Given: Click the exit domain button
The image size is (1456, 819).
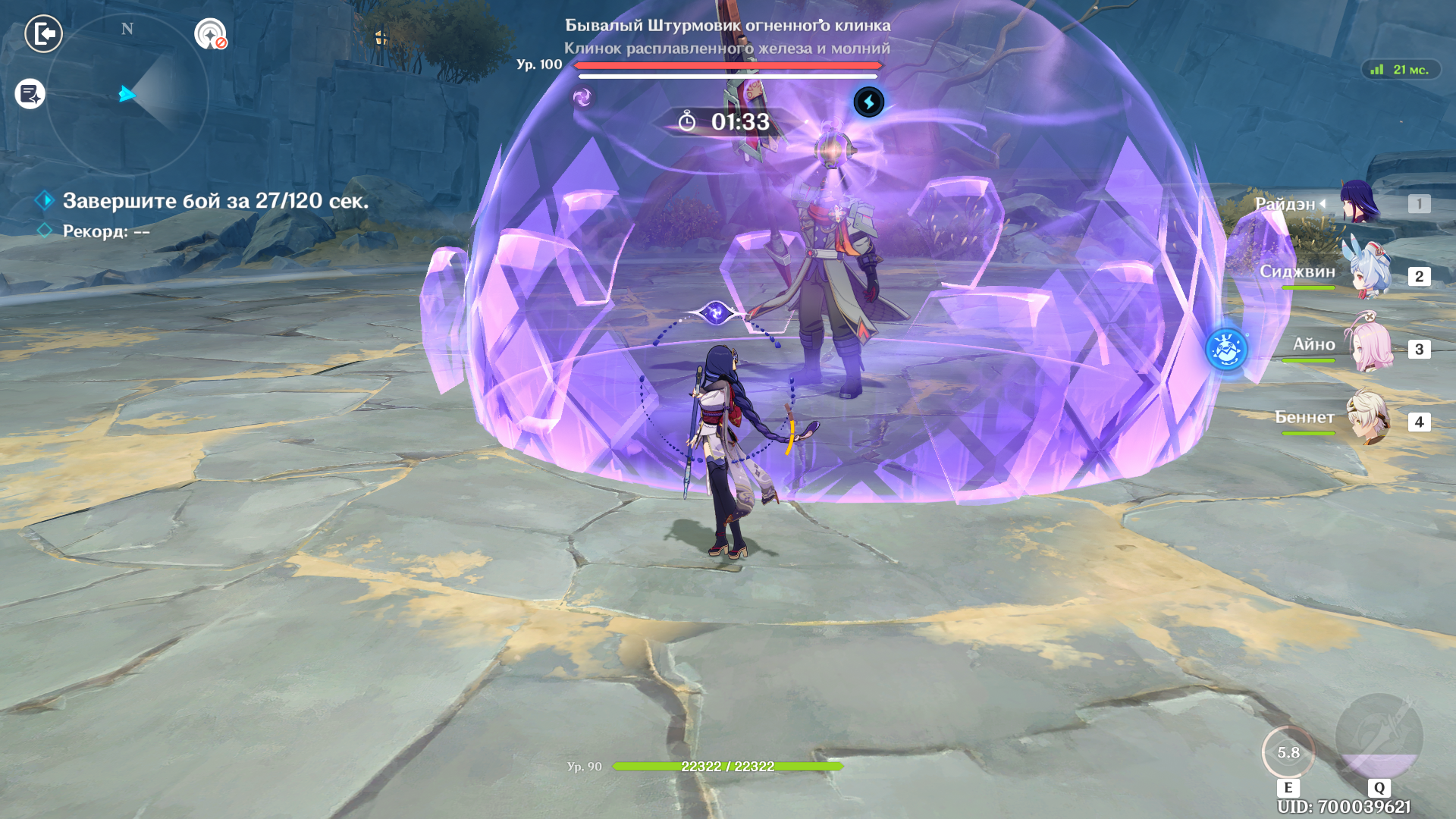Looking at the screenshot, I should point(43,34).
